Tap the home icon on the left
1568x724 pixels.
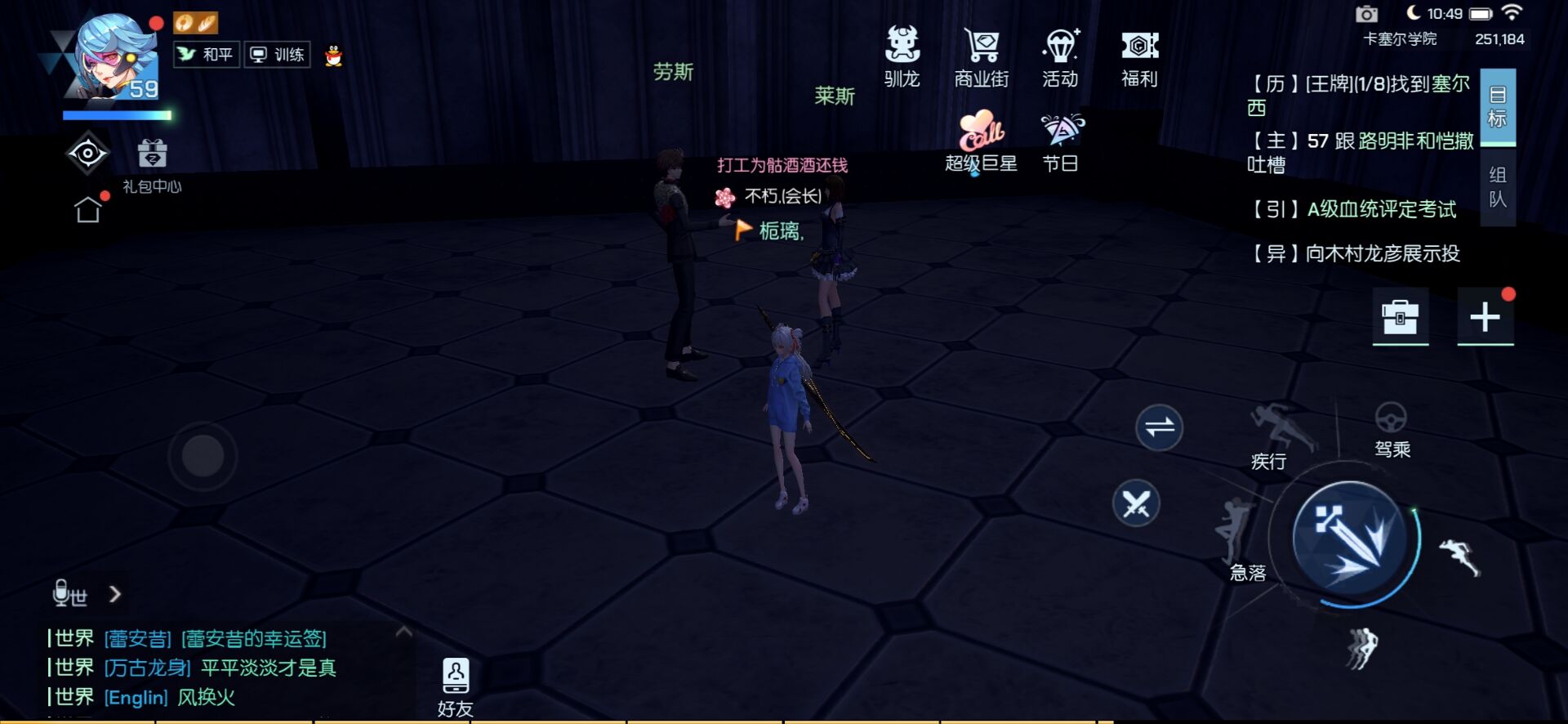tap(90, 208)
